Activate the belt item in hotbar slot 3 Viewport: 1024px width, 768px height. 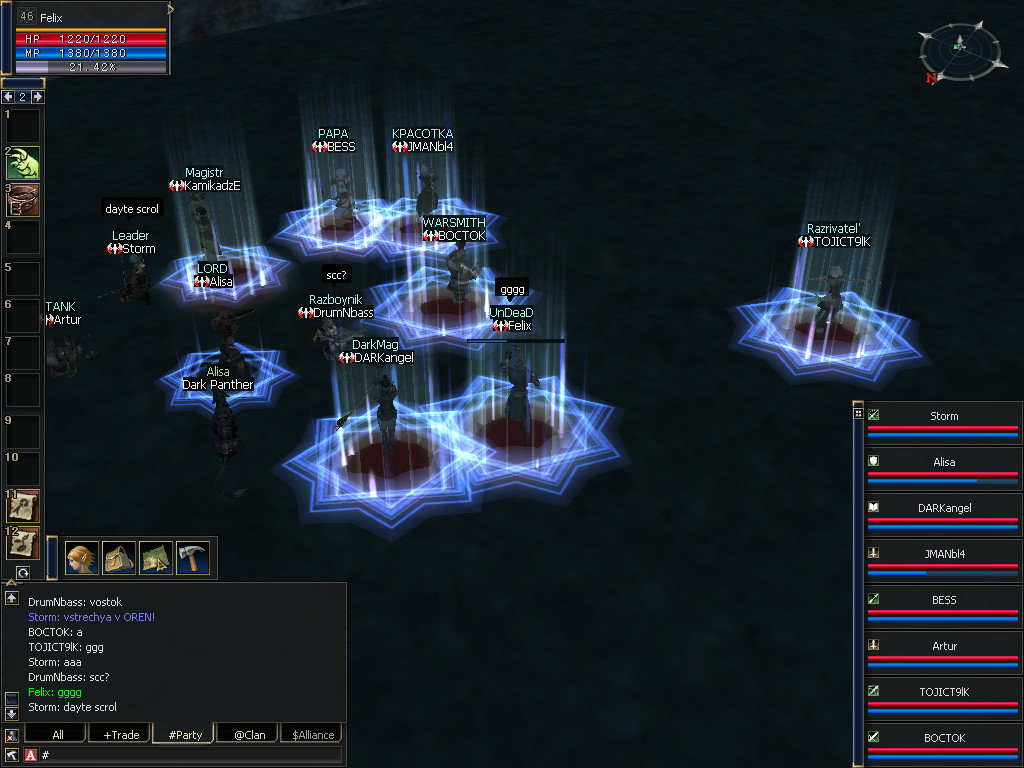(24, 200)
